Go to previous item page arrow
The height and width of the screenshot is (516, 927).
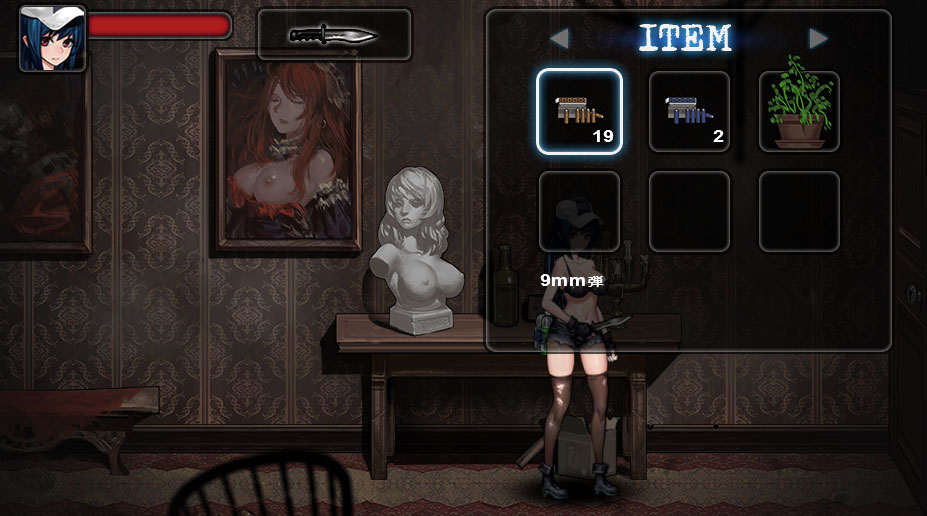pos(560,39)
